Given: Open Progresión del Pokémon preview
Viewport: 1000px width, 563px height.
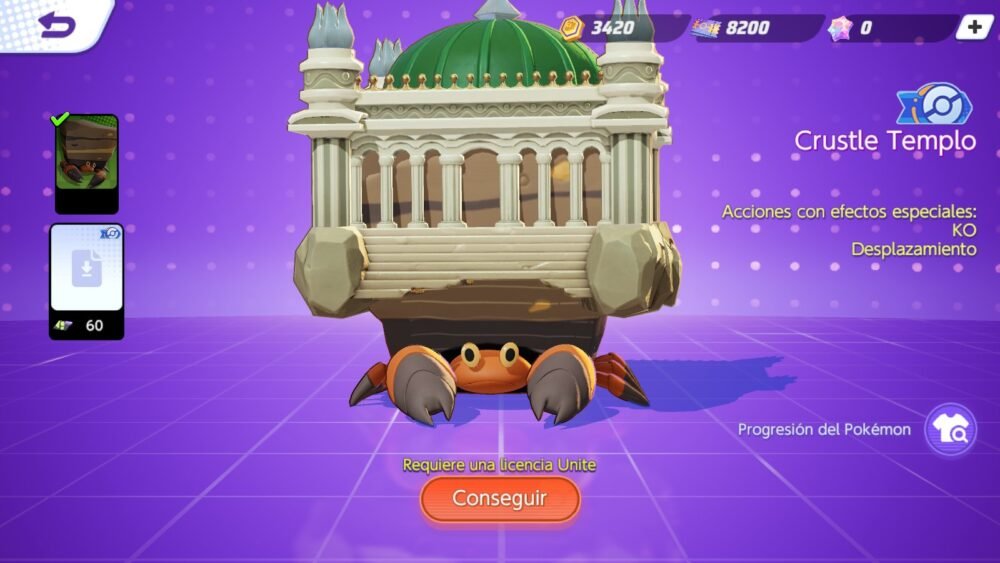Looking at the screenshot, I should (949, 430).
